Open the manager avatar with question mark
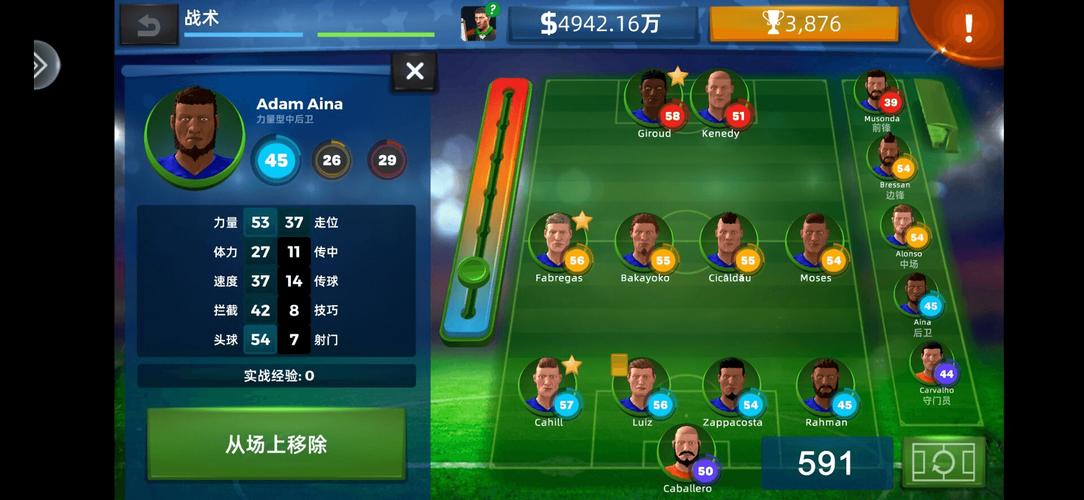Image resolution: width=1084 pixels, height=500 pixels. point(478,23)
